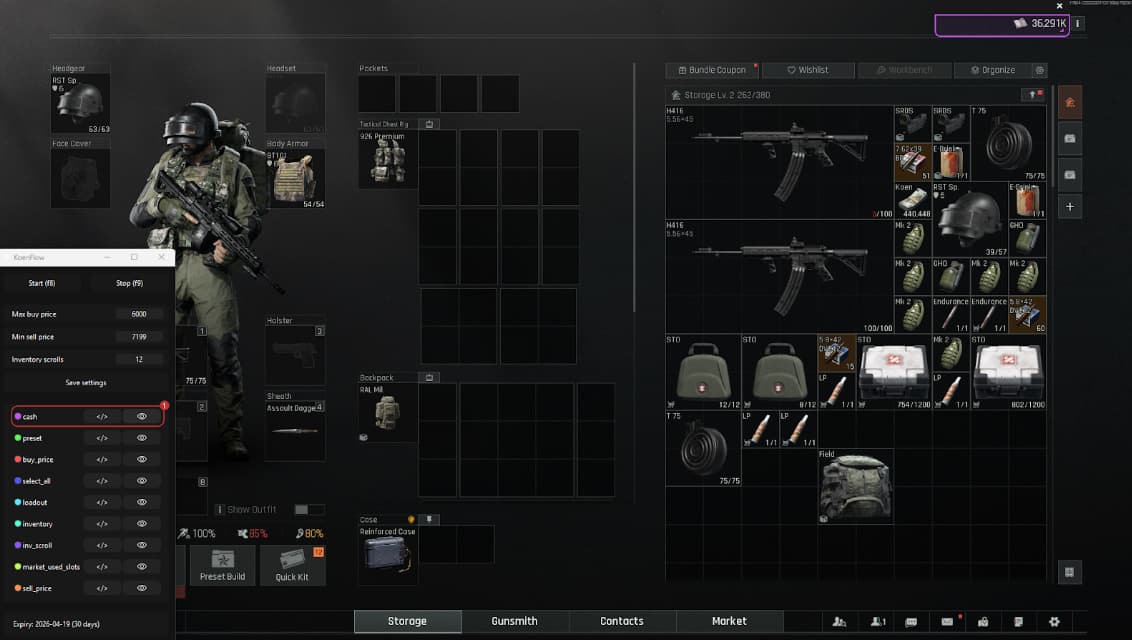Select the Storage tab

click(407, 621)
